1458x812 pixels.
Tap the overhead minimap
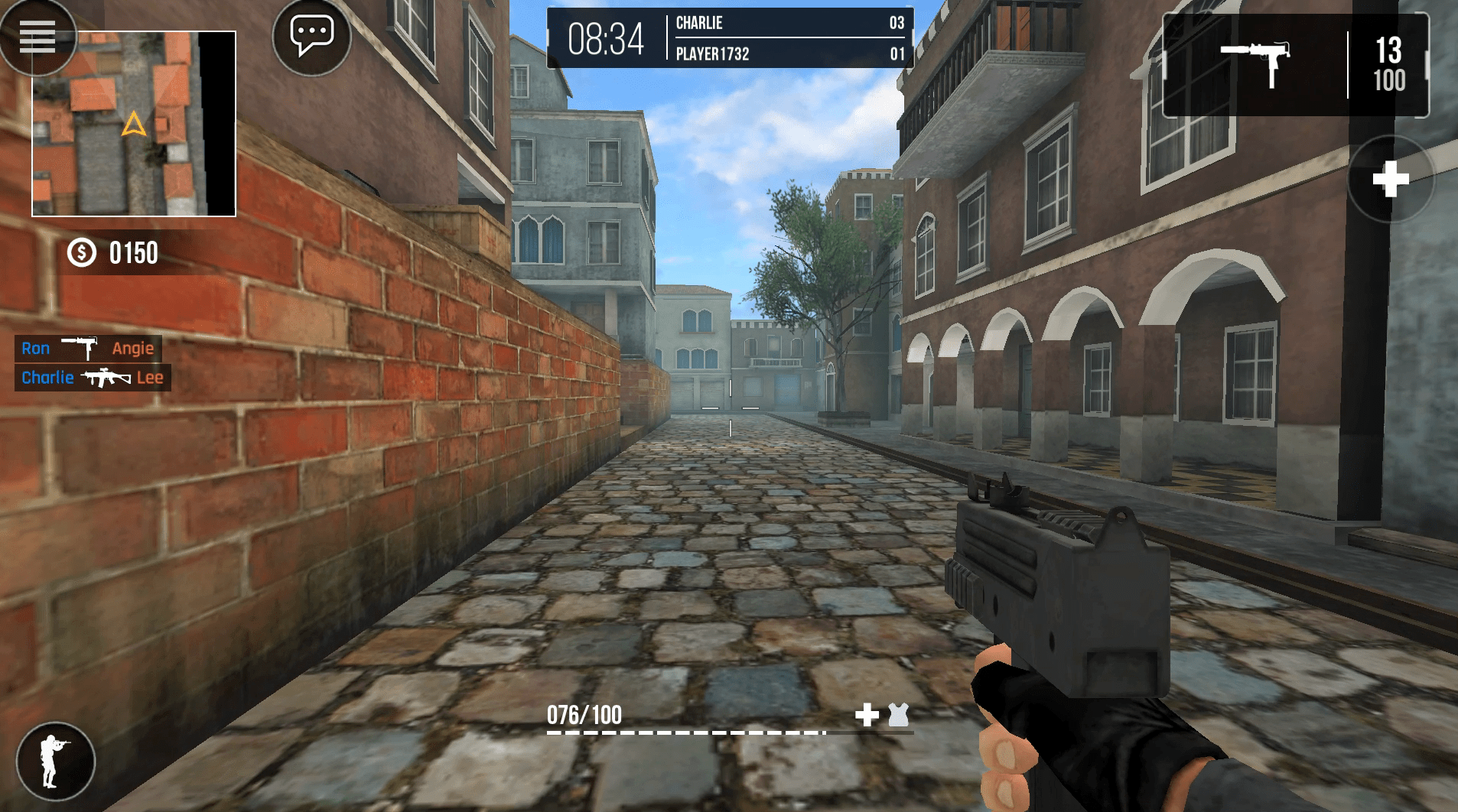tap(134, 124)
